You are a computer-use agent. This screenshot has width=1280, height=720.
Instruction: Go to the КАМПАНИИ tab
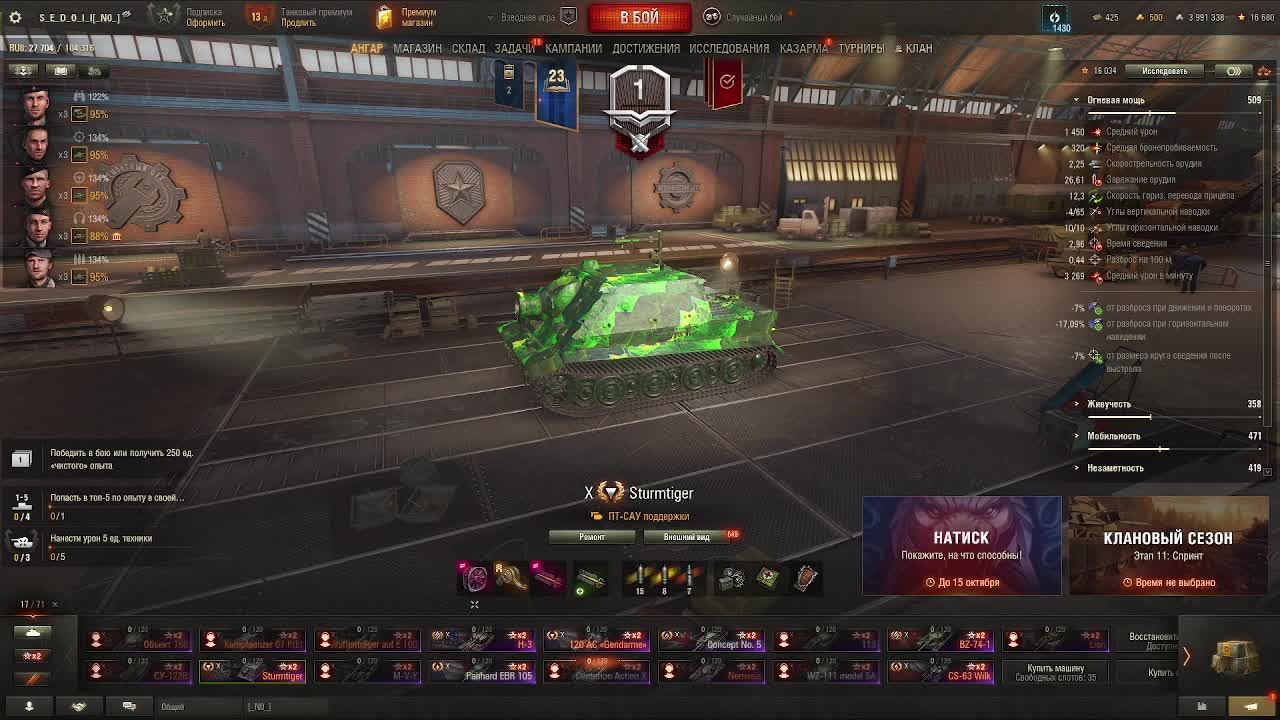pos(573,48)
